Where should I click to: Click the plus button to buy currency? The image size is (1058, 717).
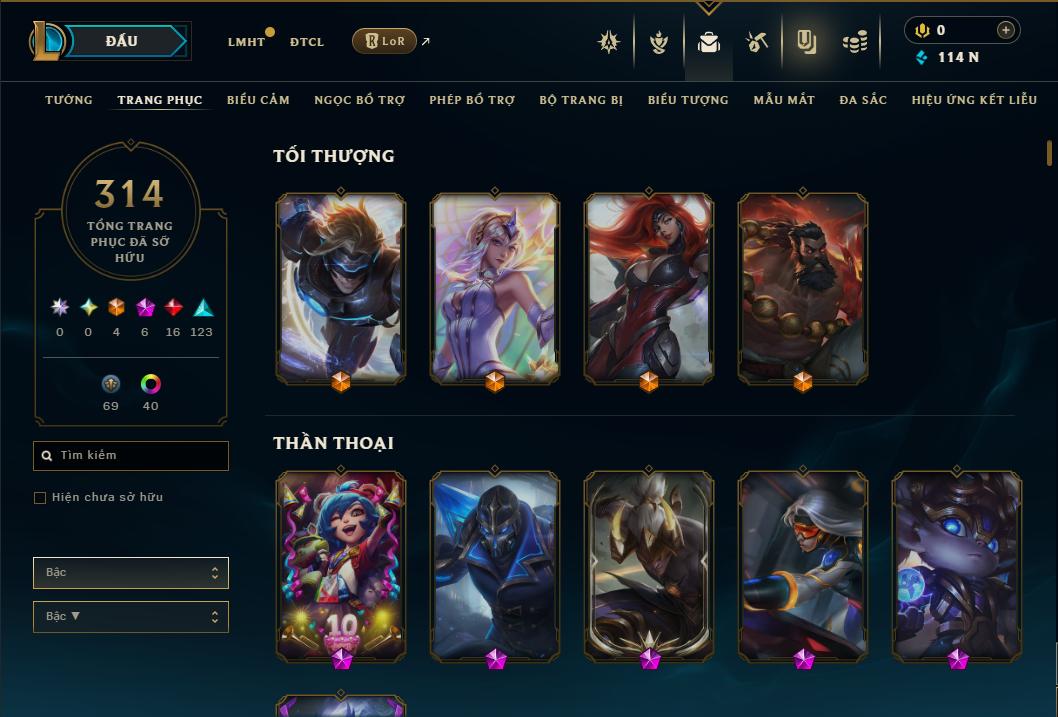pos(1005,30)
